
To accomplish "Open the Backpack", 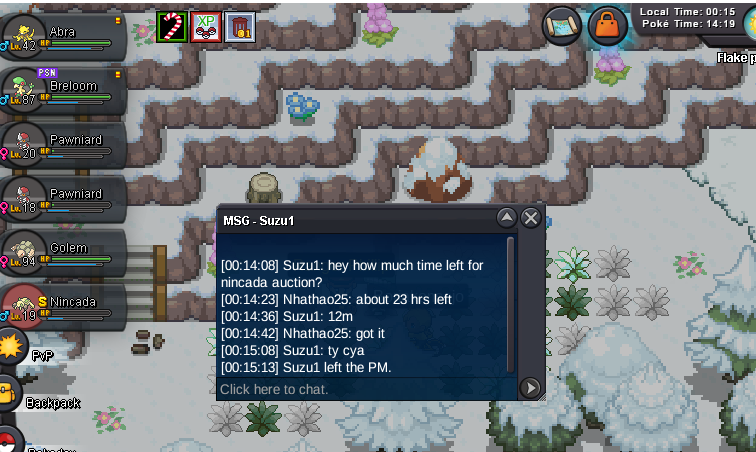I will [9, 394].
